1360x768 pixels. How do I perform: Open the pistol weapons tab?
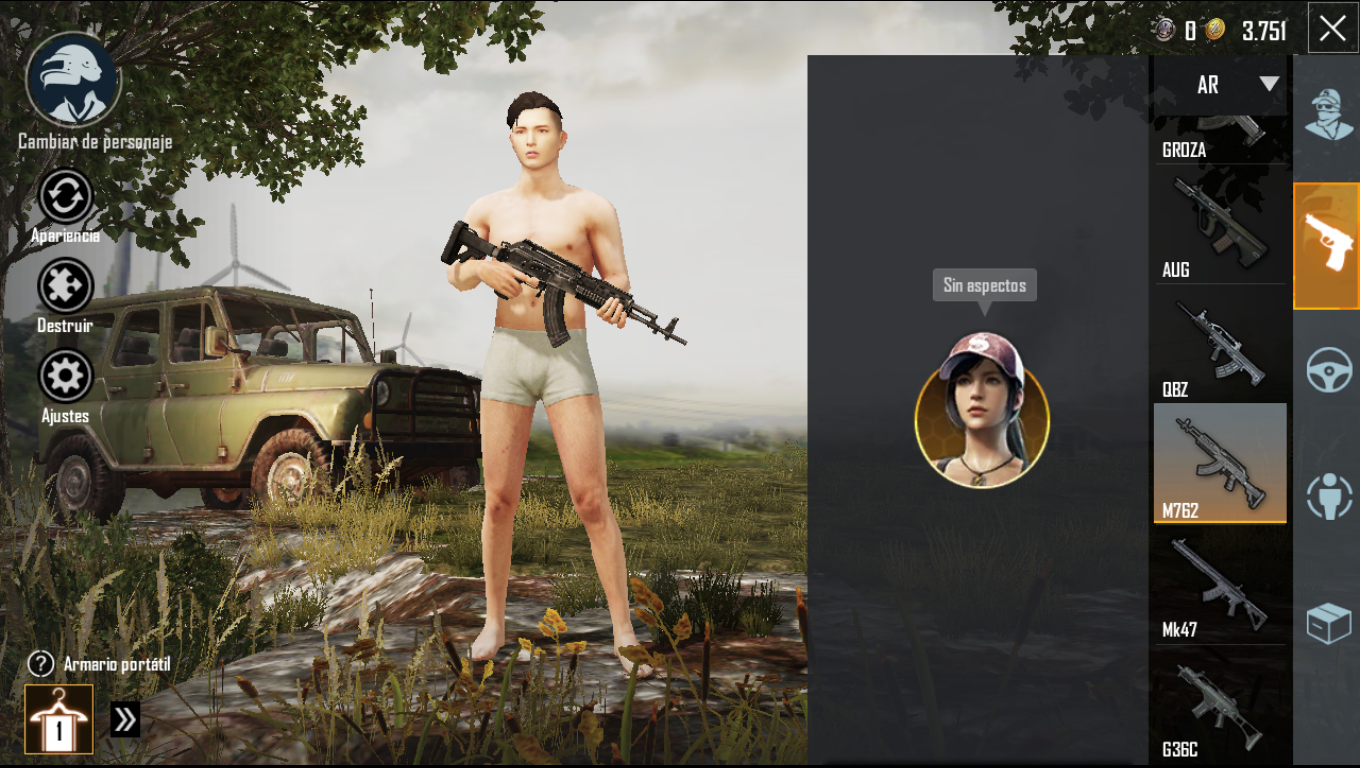tap(1328, 246)
